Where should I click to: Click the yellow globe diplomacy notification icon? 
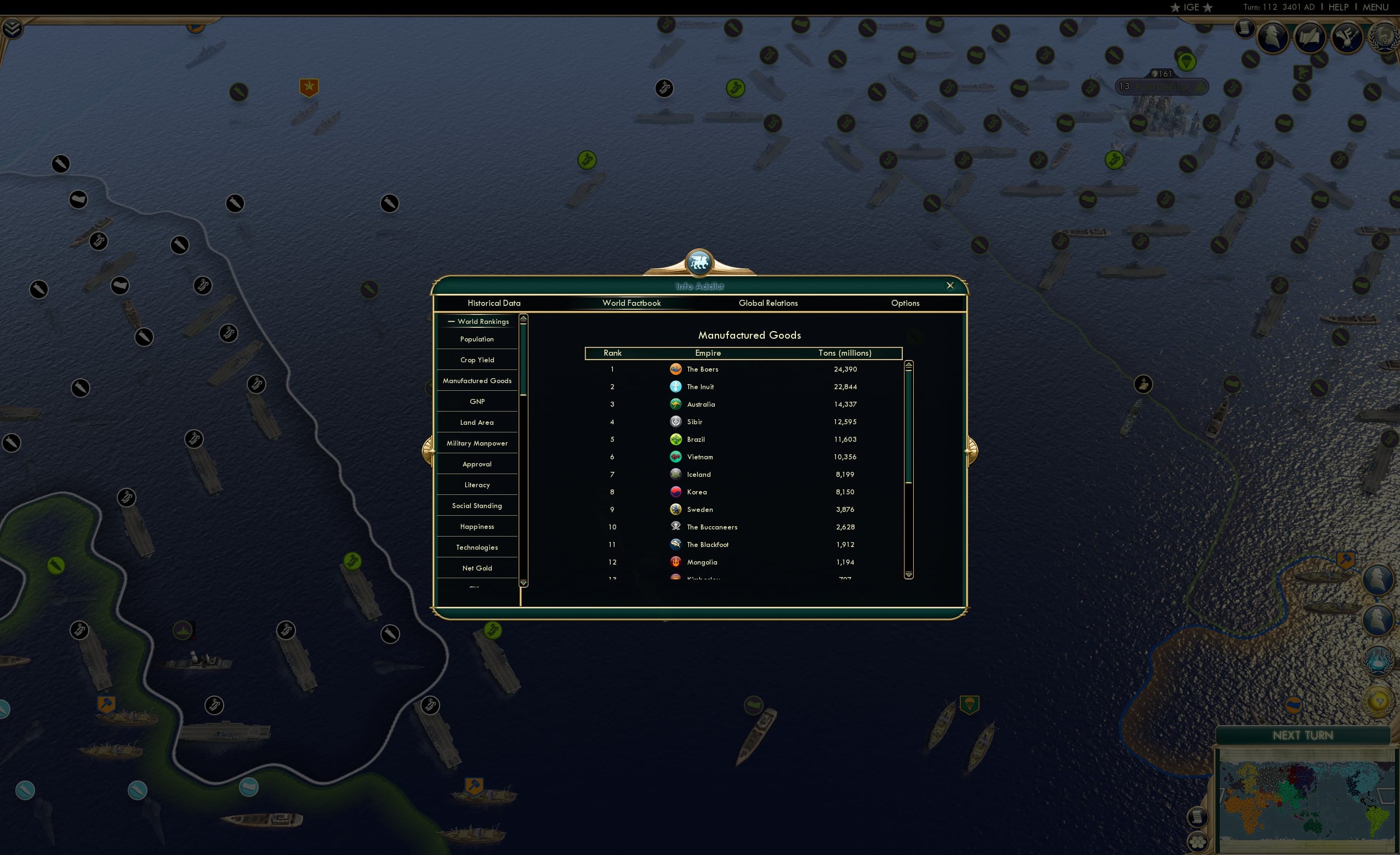pos(1379,702)
